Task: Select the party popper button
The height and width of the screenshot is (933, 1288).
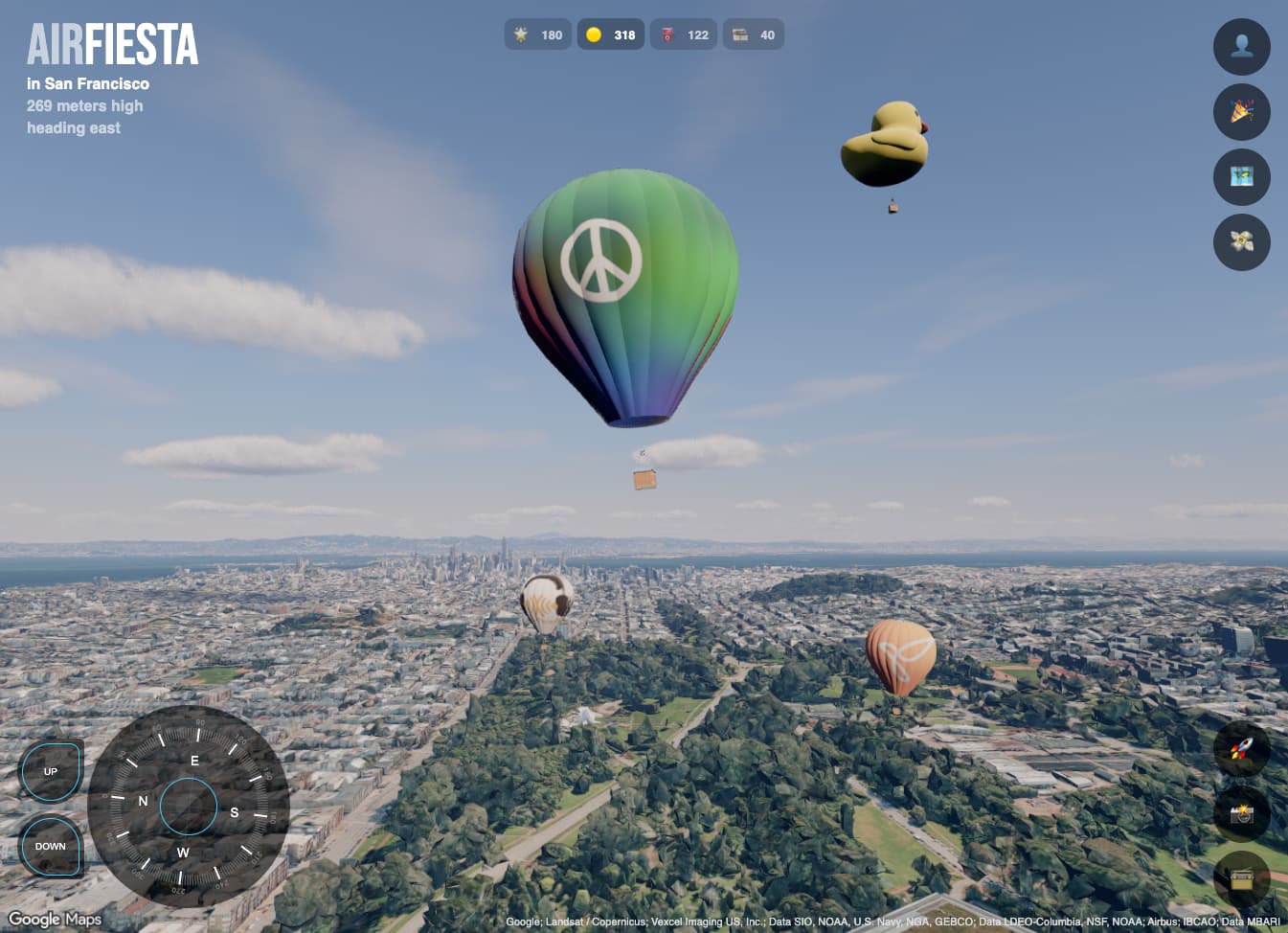Action: click(1241, 112)
